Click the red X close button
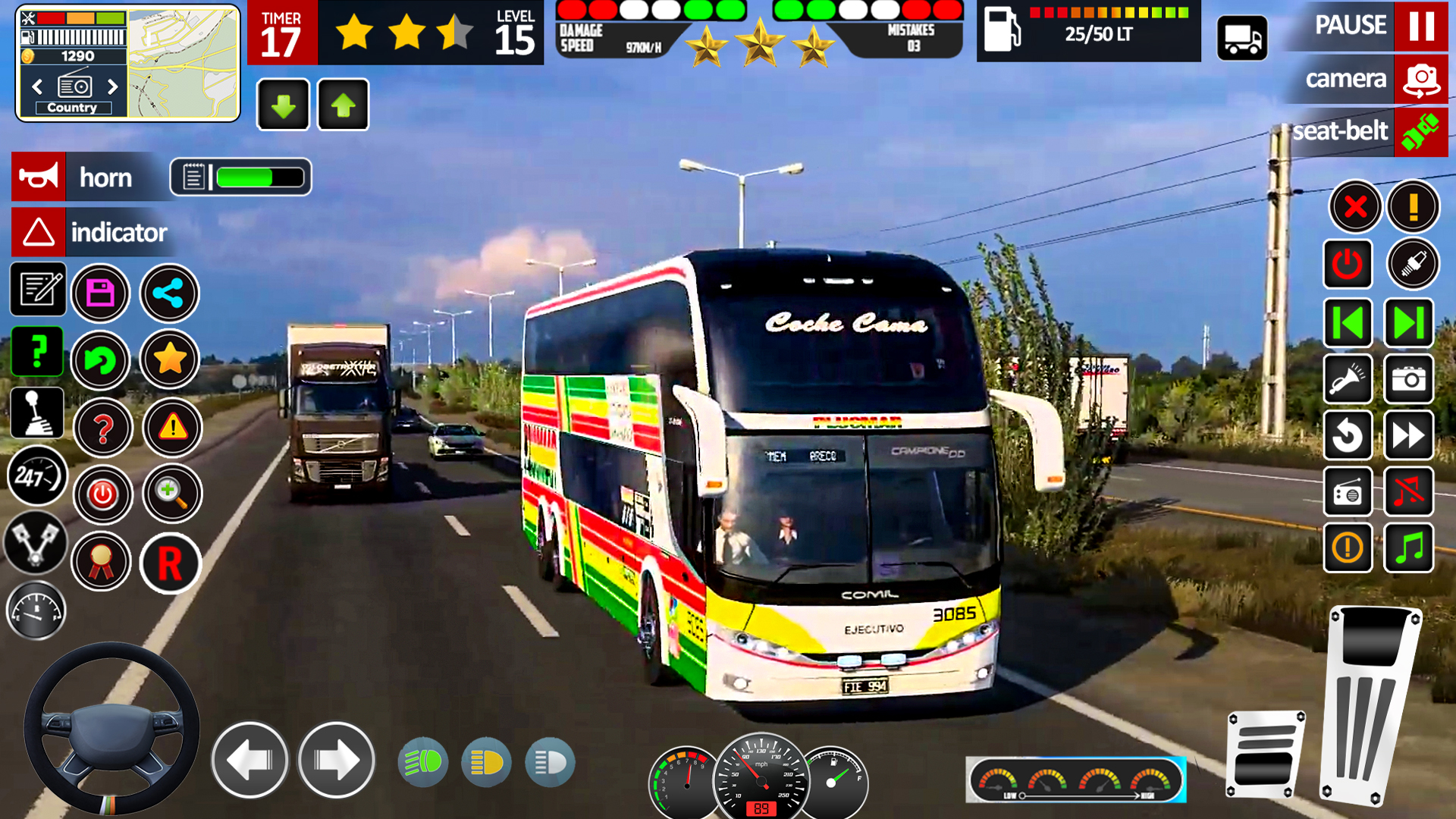This screenshot has width=1456, height=819. 1354,206
